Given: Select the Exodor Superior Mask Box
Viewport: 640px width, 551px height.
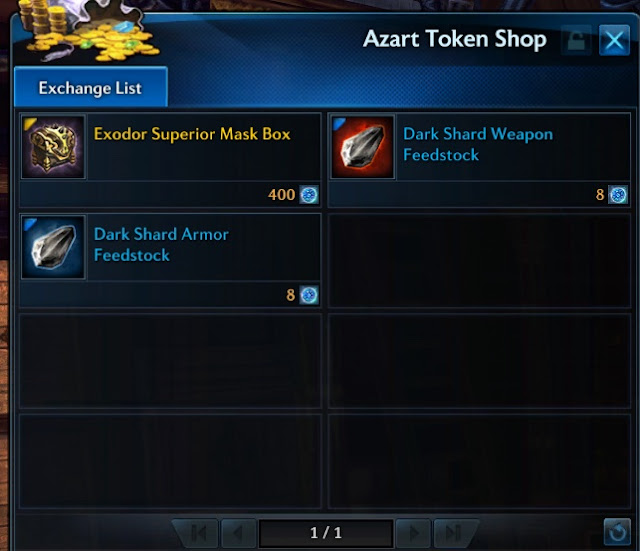Looking at the screenshot, I should coord(171,160).
